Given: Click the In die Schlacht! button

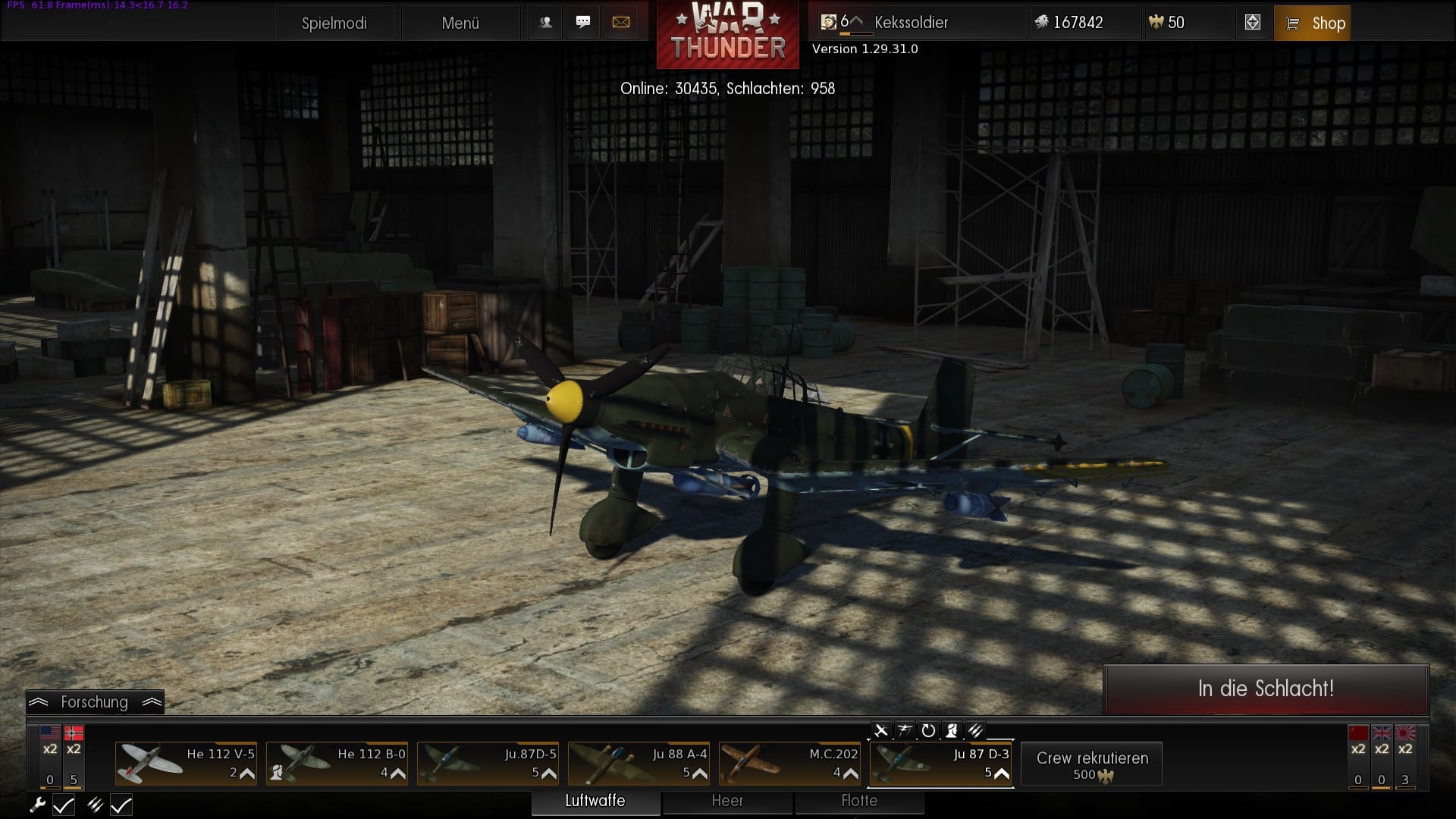Looking at the screenshot, I should [1266, 689].
